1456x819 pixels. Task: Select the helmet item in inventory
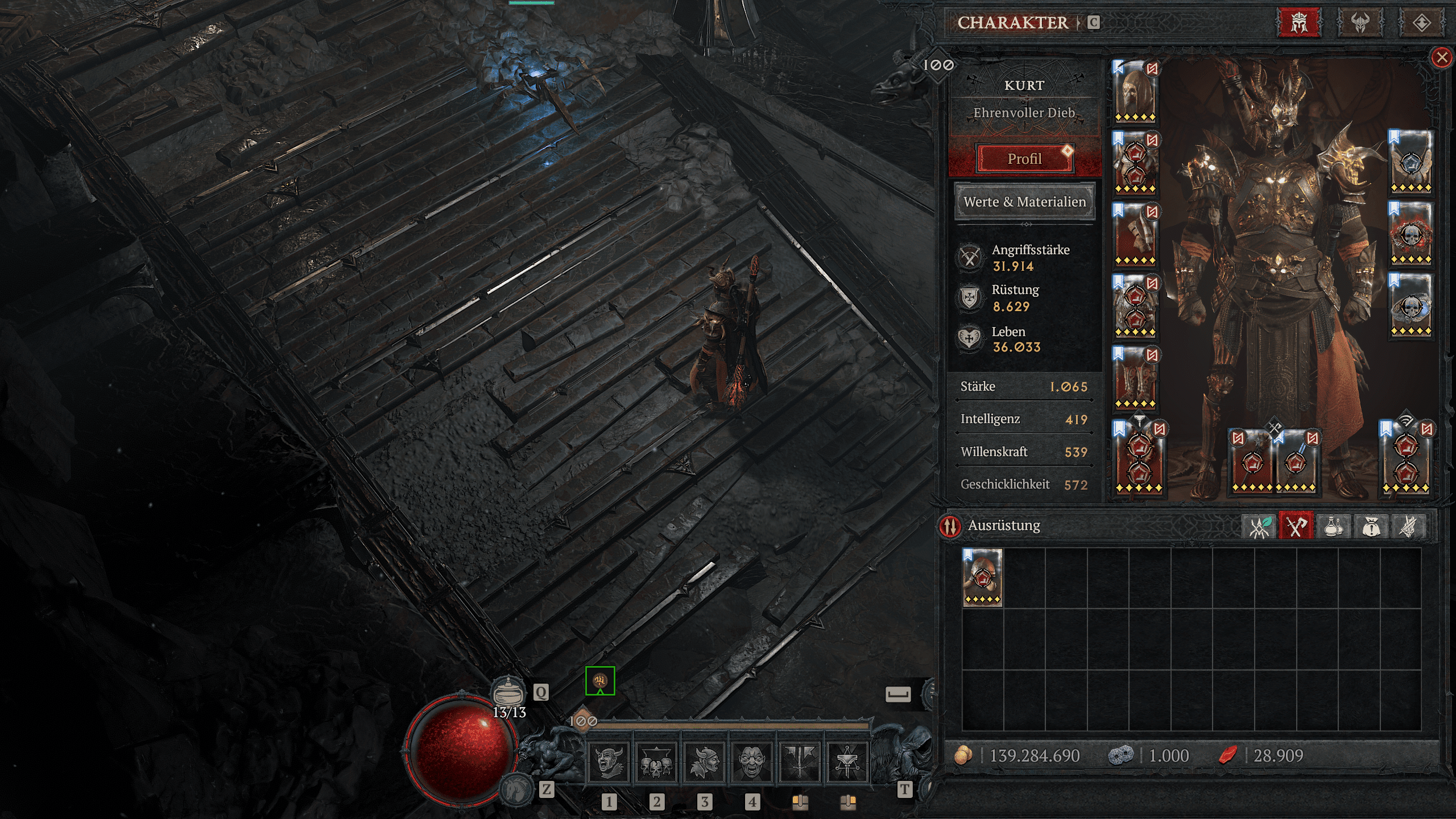982,577
